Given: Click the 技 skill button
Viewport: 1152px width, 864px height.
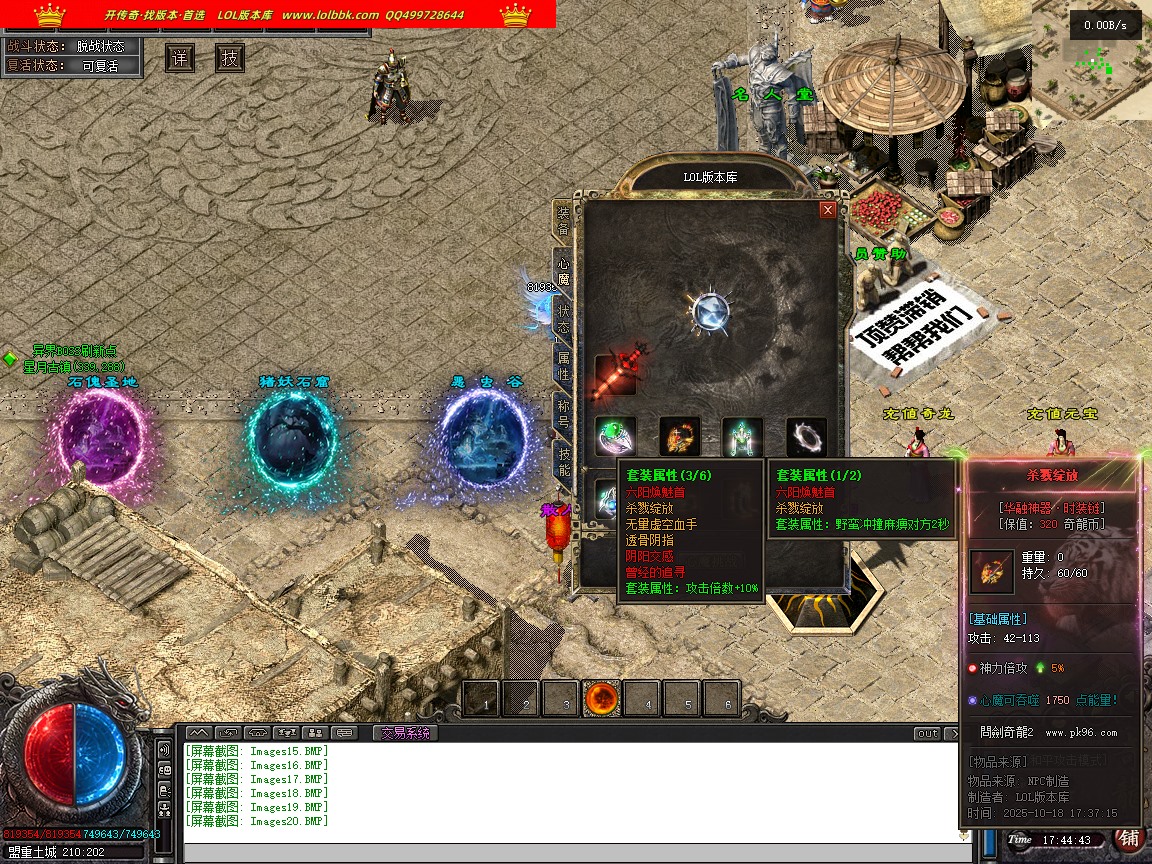Looking at the screenshot, I should pyautogui.click(x=230, y=58).
